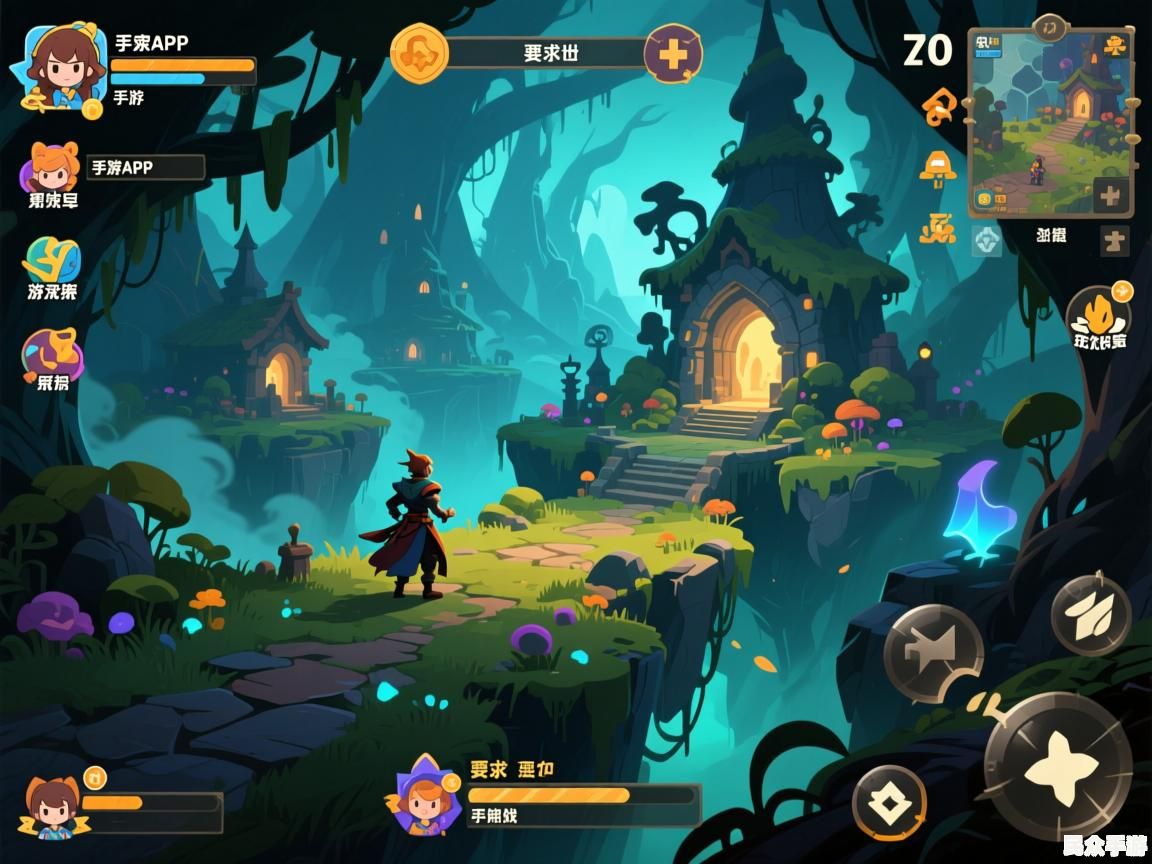Select the orange-haired character icon on left
The height and width of the screenshot is (864, 1152).
coord(53,170)
